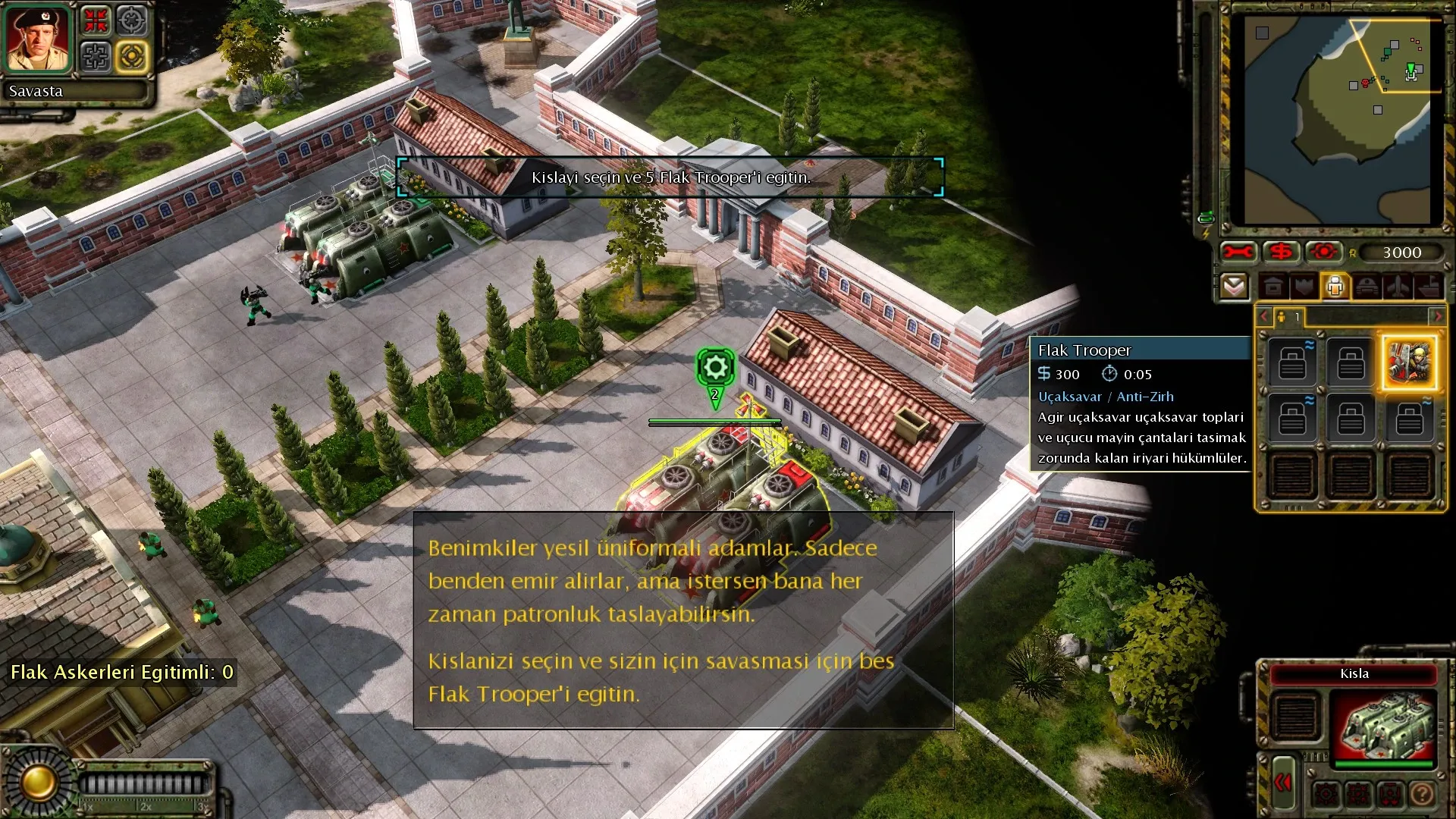Open the aircraft production tab
This screenshot has height=819, width=1456.
[1398, 287]
